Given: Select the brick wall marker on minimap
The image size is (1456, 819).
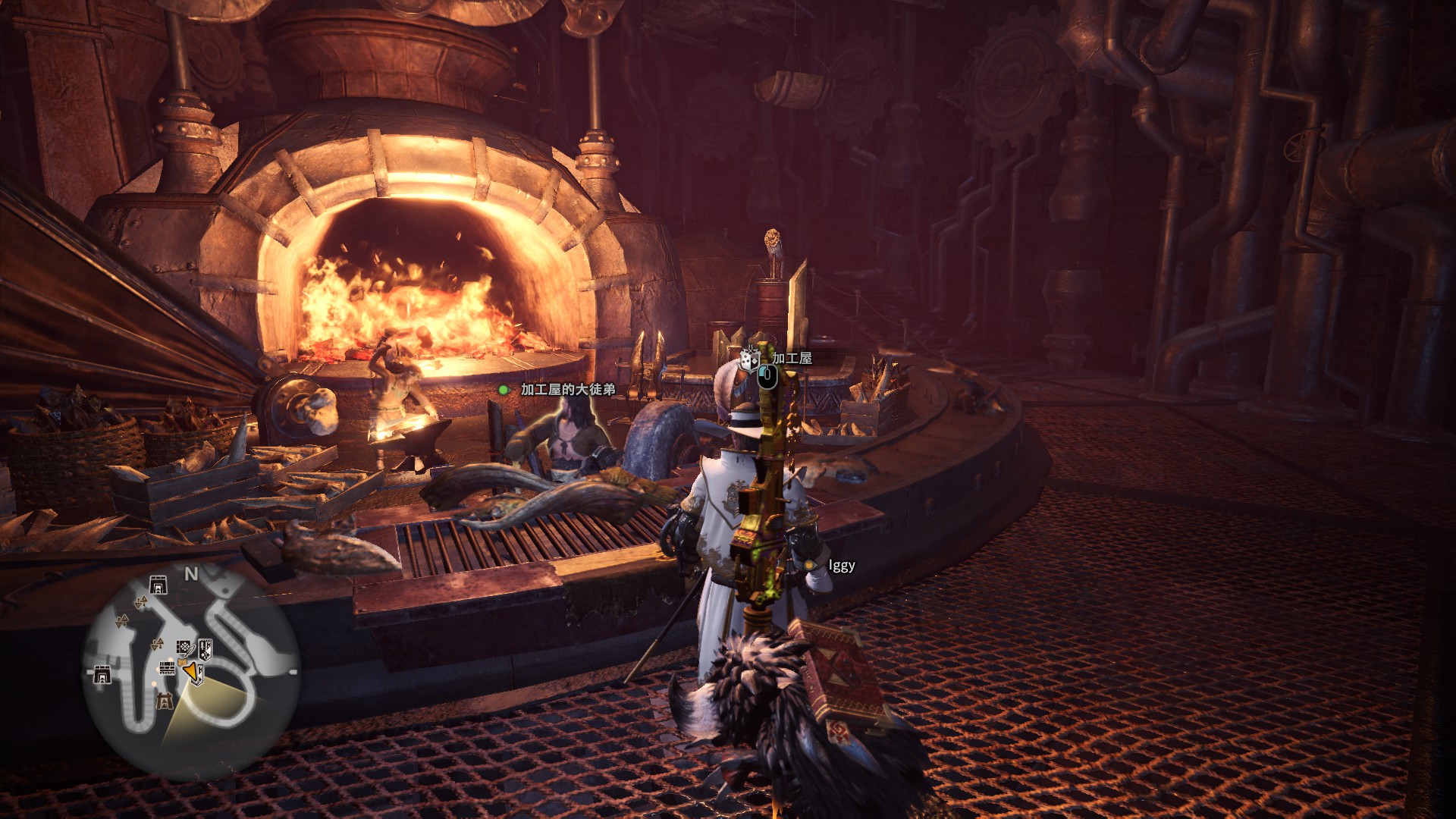Looking at the screenshot, I should [x=167, y=668].
